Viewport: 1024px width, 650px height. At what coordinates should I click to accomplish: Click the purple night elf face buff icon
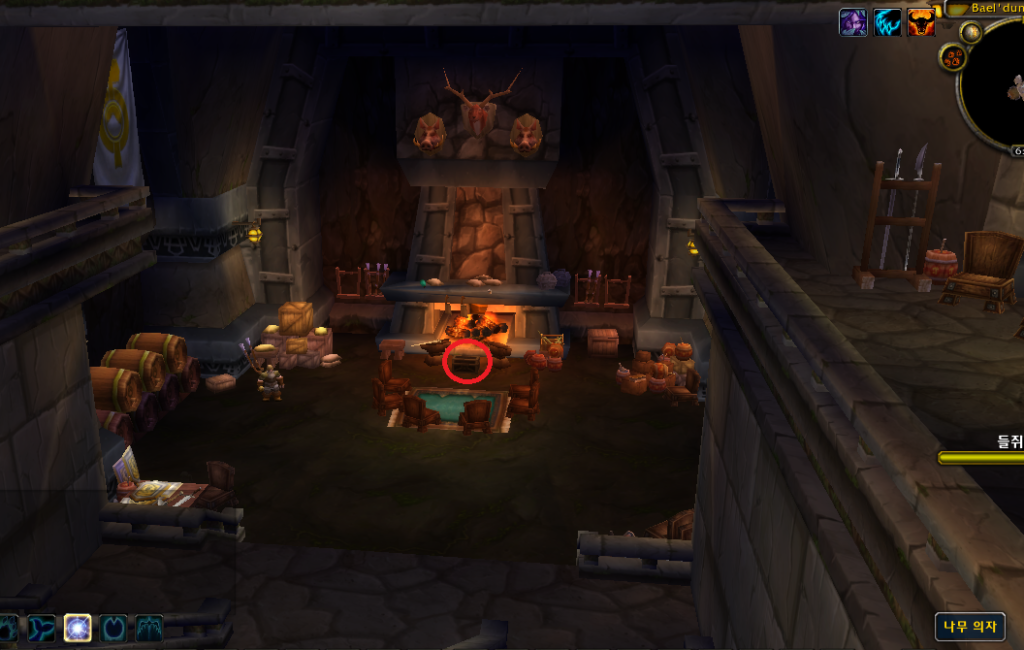point(853,23)
